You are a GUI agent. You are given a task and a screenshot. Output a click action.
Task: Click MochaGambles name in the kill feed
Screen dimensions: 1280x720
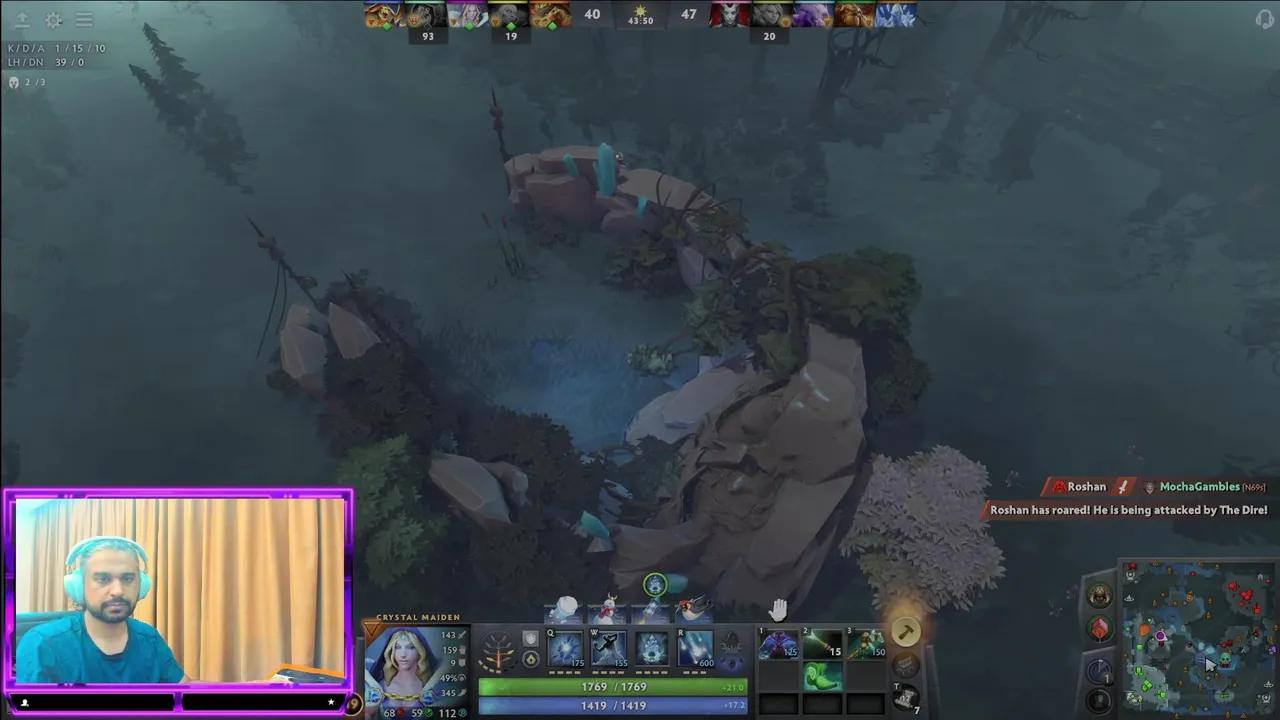tap(1199, 487)
